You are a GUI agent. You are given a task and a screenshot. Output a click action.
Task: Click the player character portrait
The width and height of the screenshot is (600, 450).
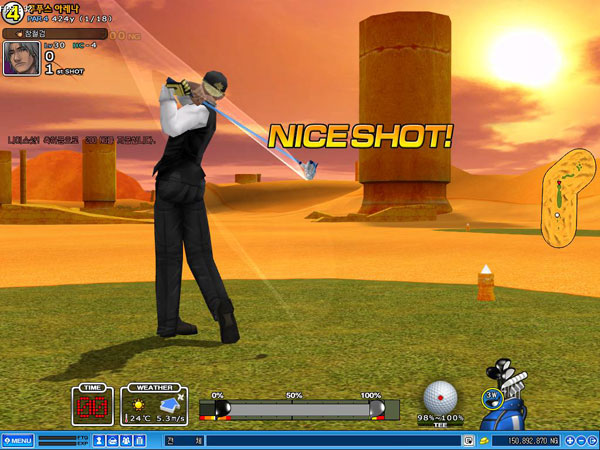(x=22, y=57)
